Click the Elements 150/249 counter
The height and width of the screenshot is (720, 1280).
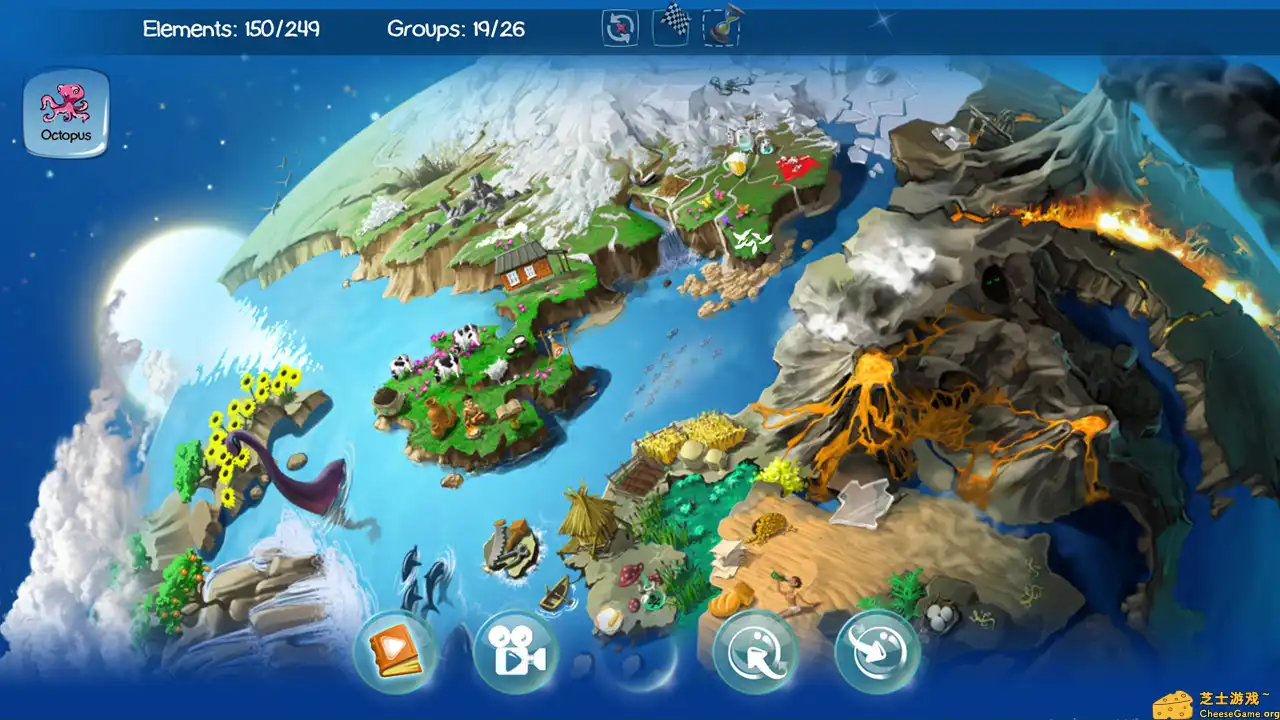232,30
